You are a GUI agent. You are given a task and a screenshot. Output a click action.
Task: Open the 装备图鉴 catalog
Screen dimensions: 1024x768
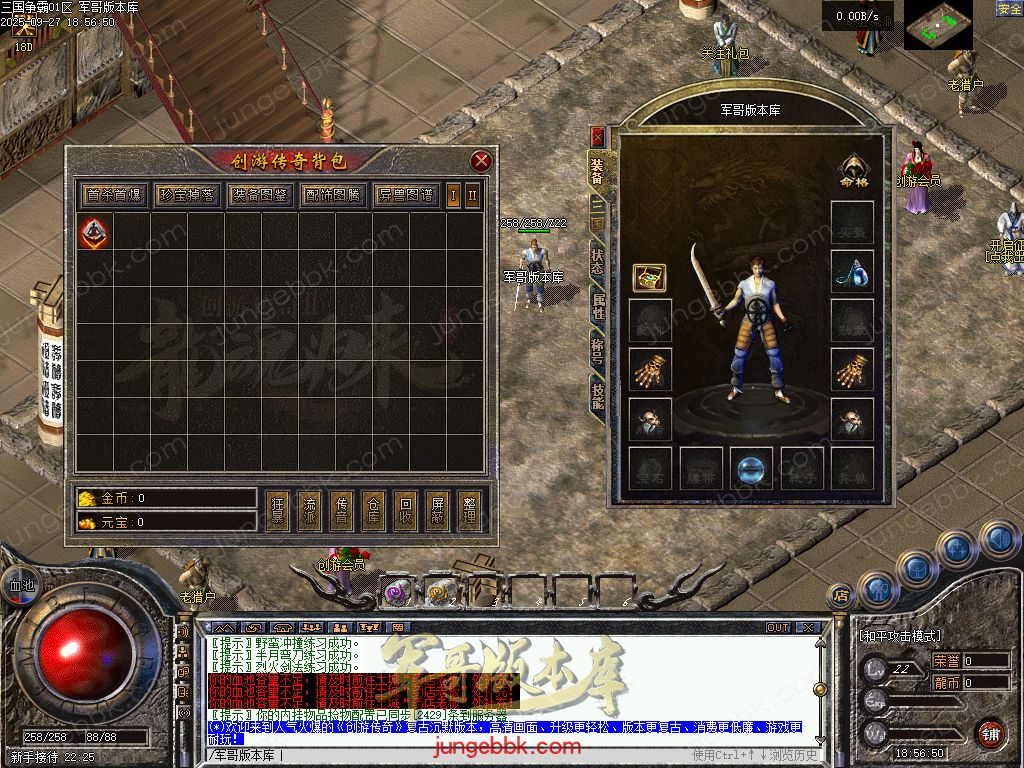[x=259, y=195]
